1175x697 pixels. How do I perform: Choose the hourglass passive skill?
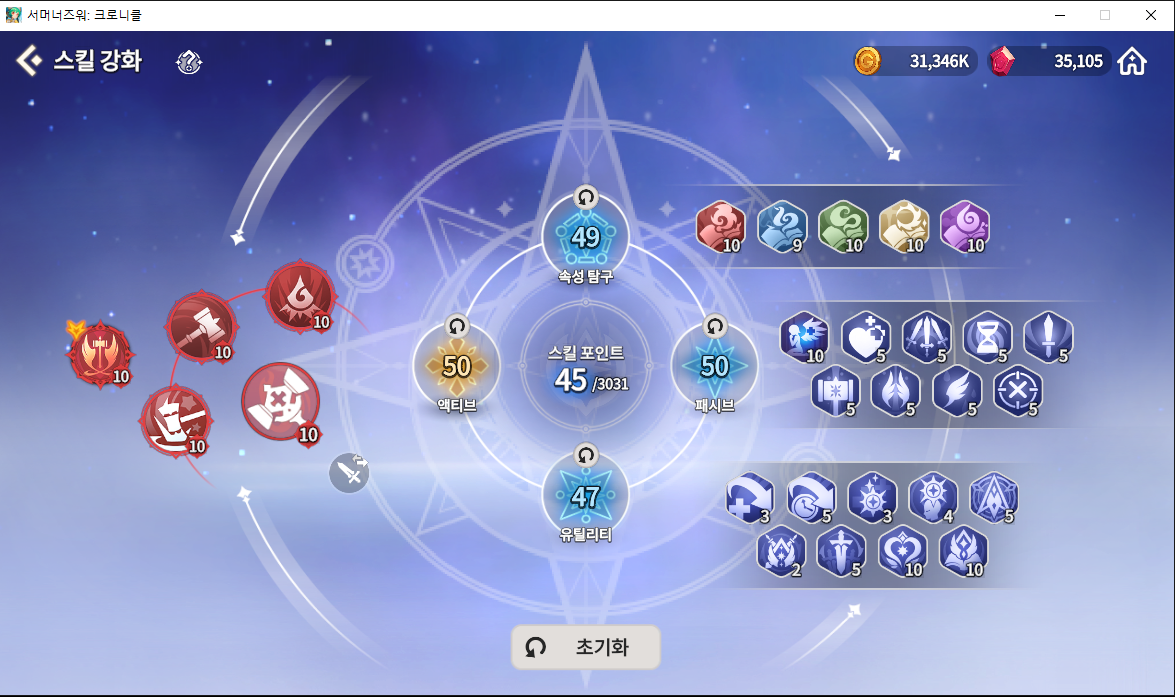point(987,337)
